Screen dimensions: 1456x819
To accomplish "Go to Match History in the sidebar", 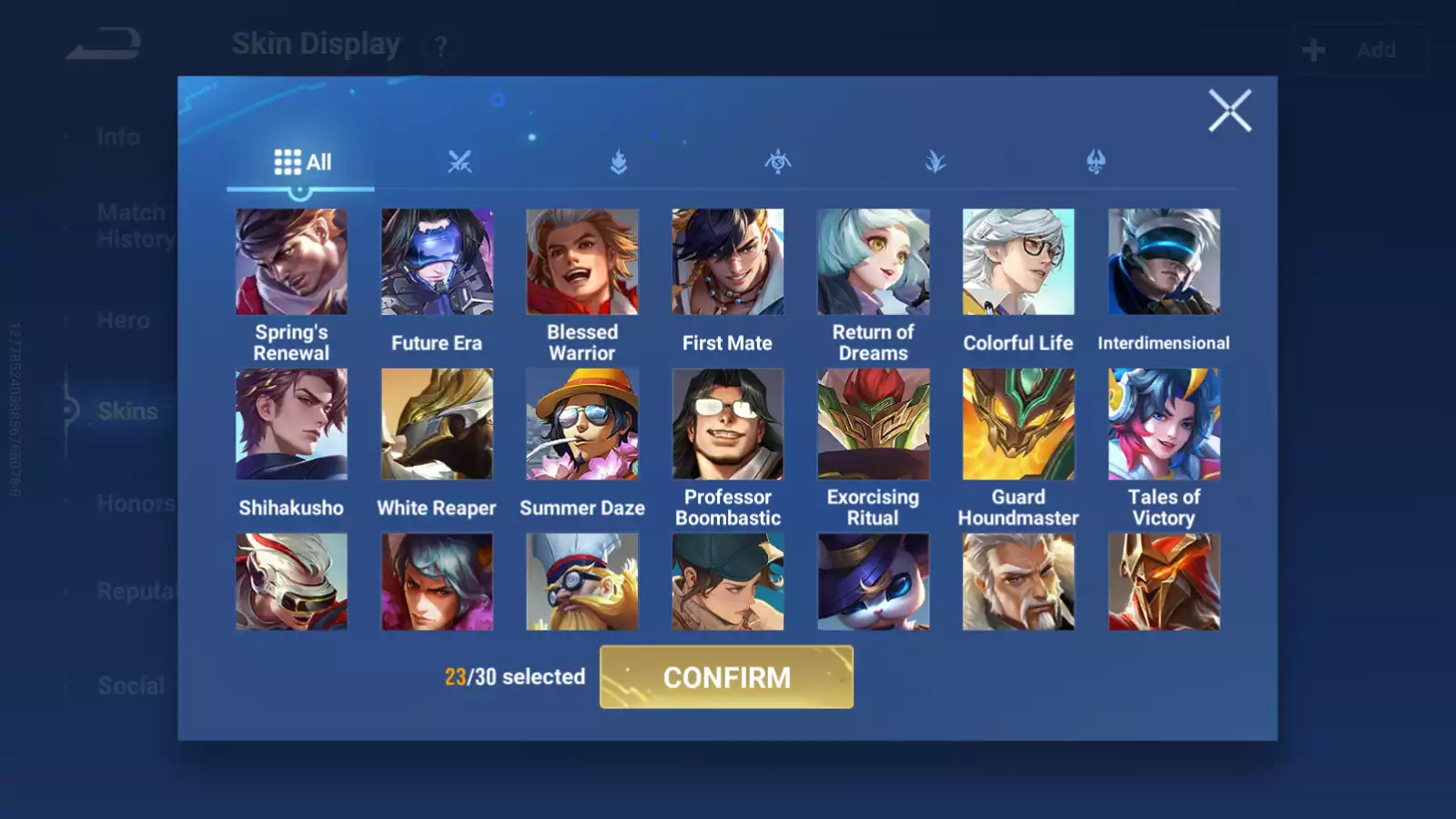I will 130,225.
